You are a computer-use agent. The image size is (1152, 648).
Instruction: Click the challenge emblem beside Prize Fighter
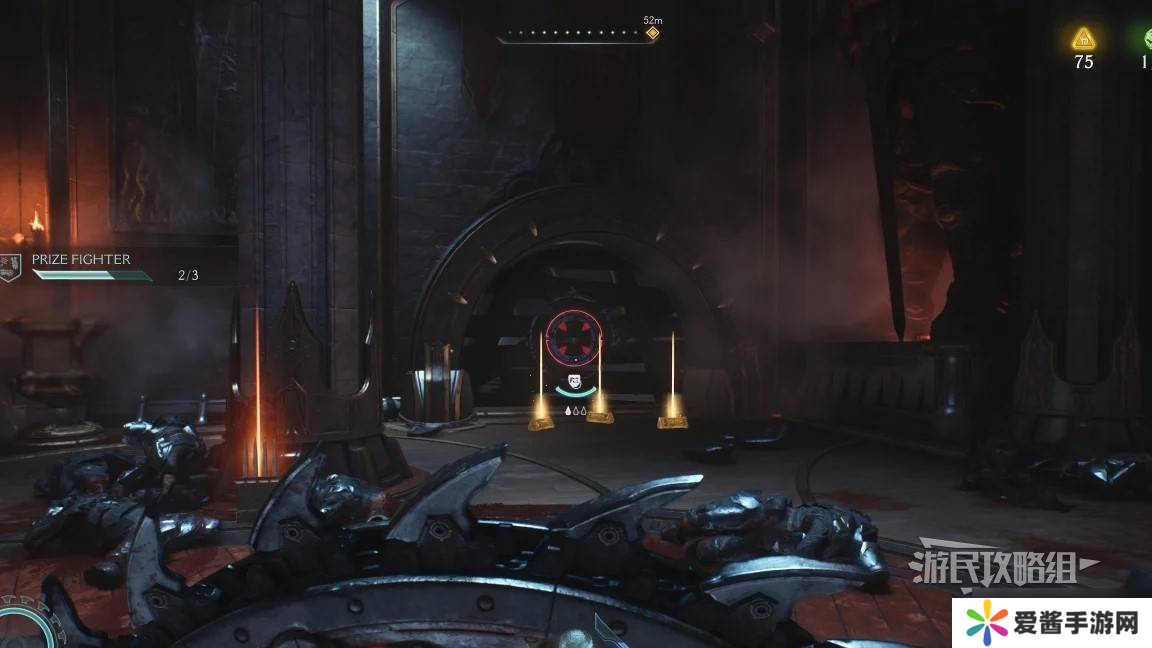click(x=11, y=267)
